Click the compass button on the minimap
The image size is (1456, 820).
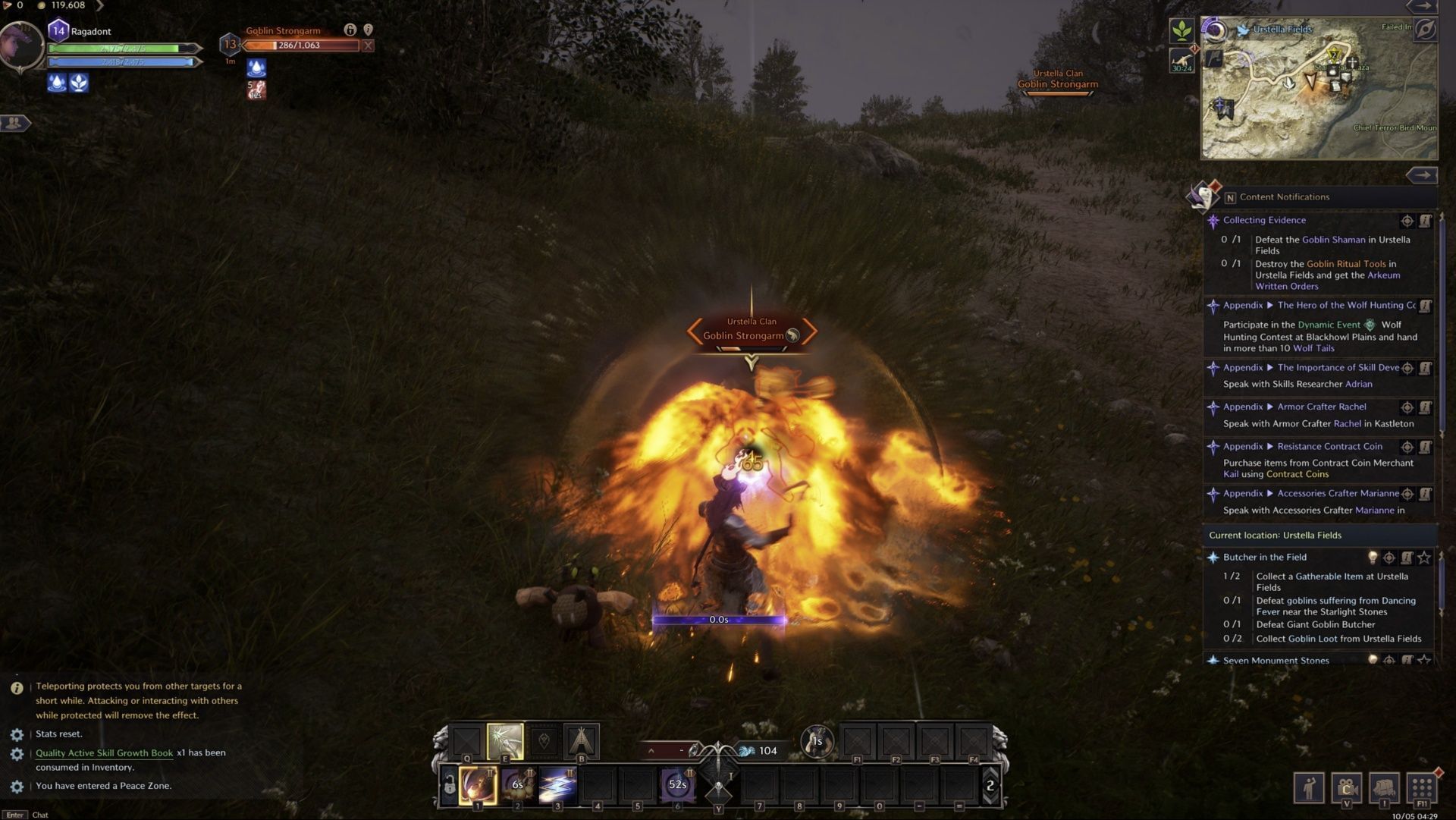click(x=1425, y=30)
